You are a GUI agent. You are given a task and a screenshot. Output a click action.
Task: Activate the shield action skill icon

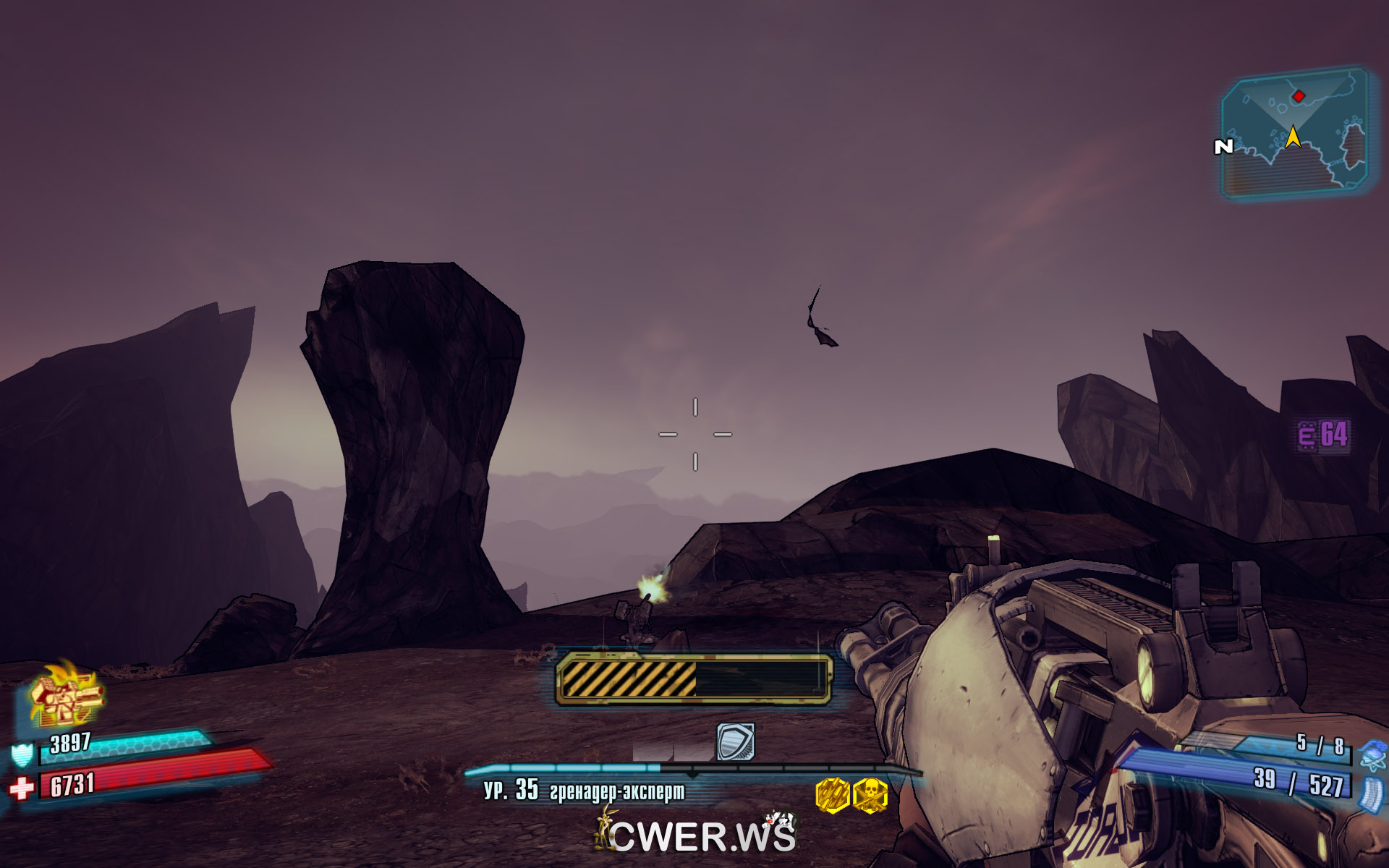tap(735, 741)
